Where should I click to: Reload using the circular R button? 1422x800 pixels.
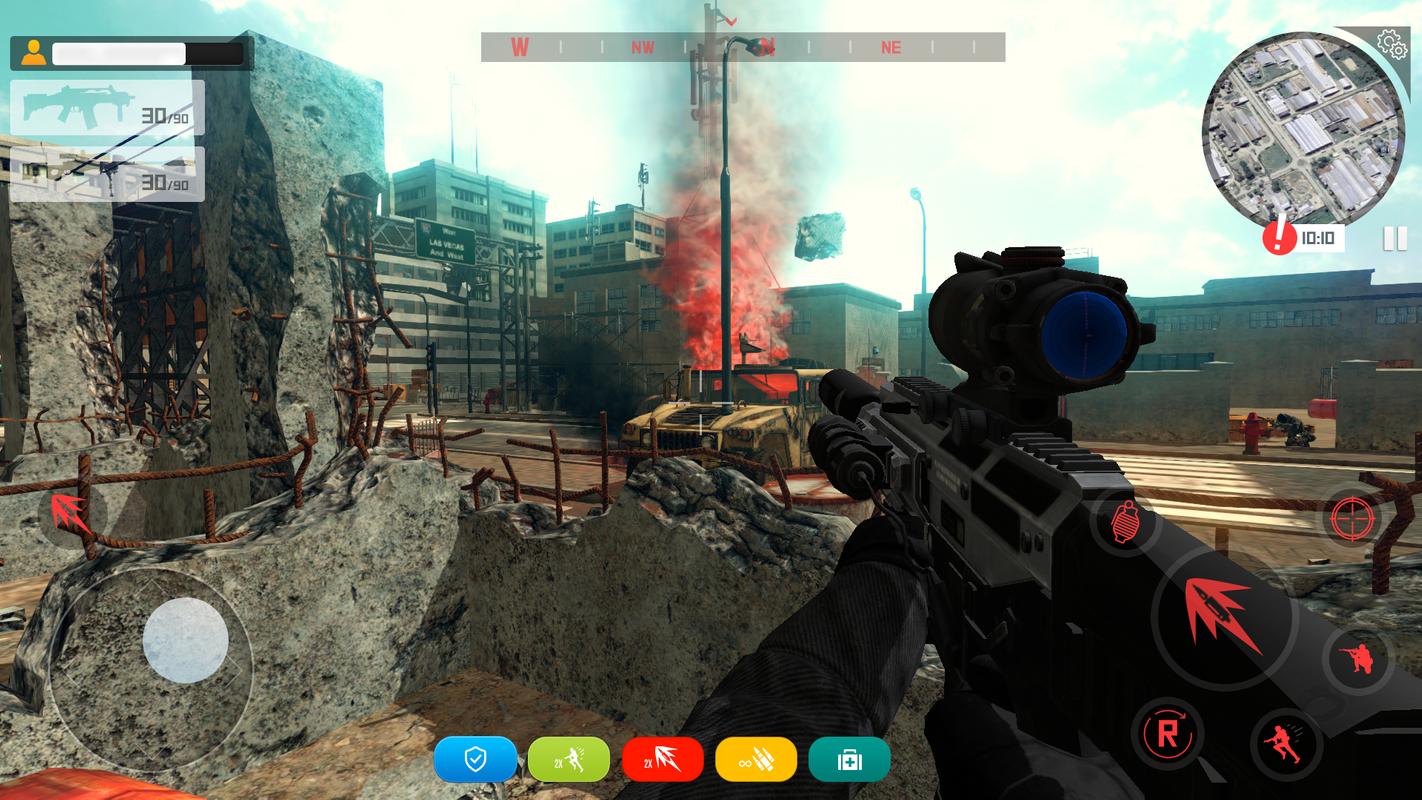click(1167, 732)
